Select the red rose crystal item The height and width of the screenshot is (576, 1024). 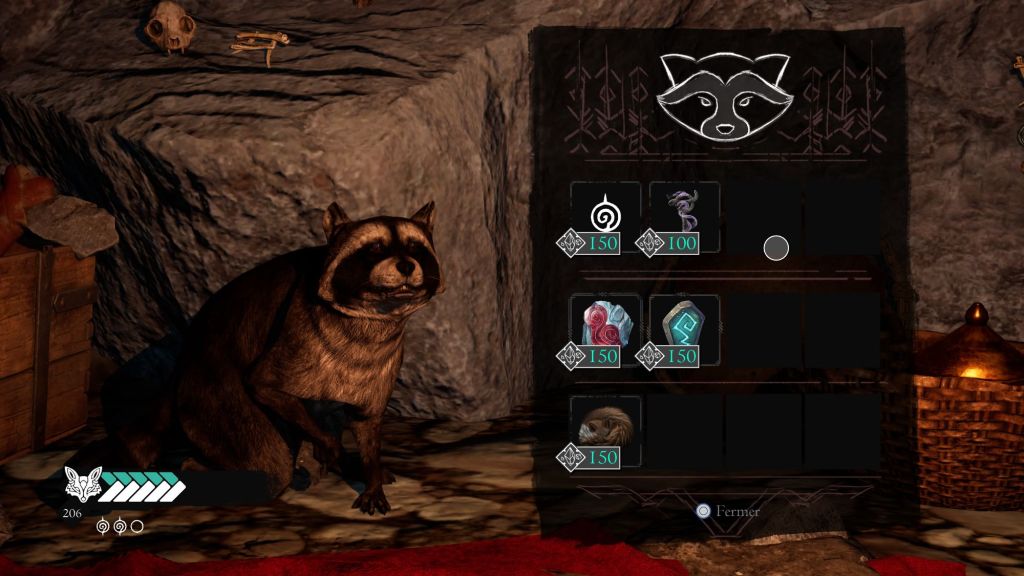tap(605, 326)
